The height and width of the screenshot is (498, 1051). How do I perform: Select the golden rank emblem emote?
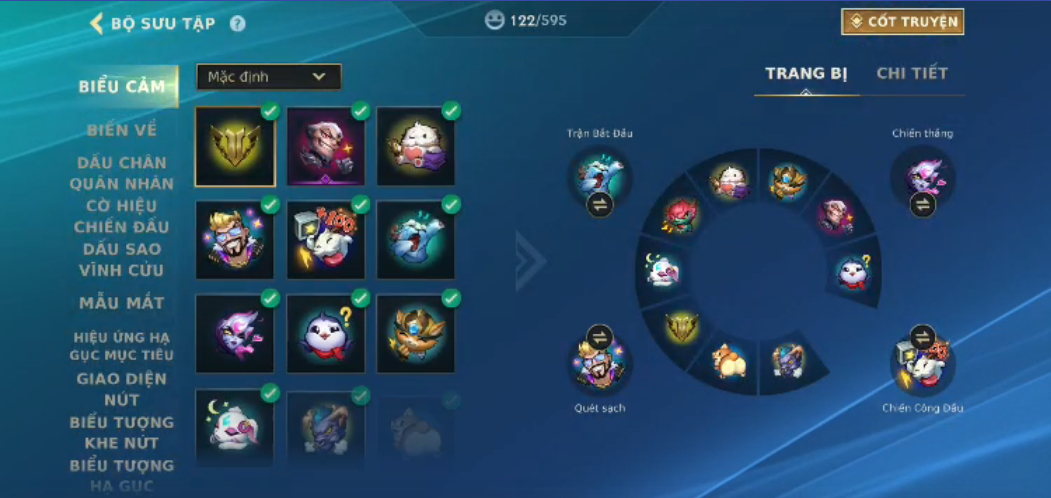pyautogui.click(x=235, y=147)
